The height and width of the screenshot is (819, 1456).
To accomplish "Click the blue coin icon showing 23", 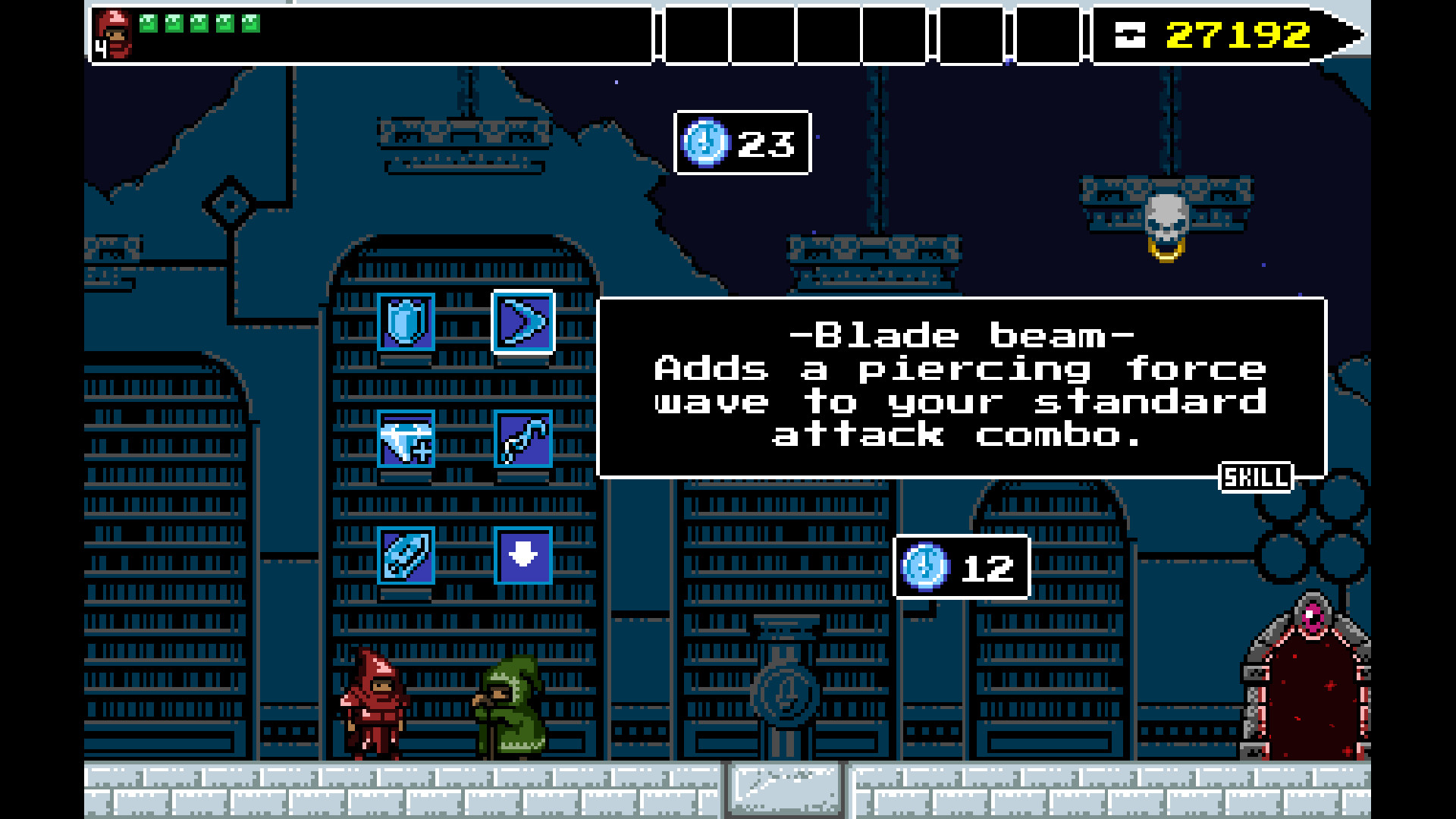I will (x=704, y=143).
